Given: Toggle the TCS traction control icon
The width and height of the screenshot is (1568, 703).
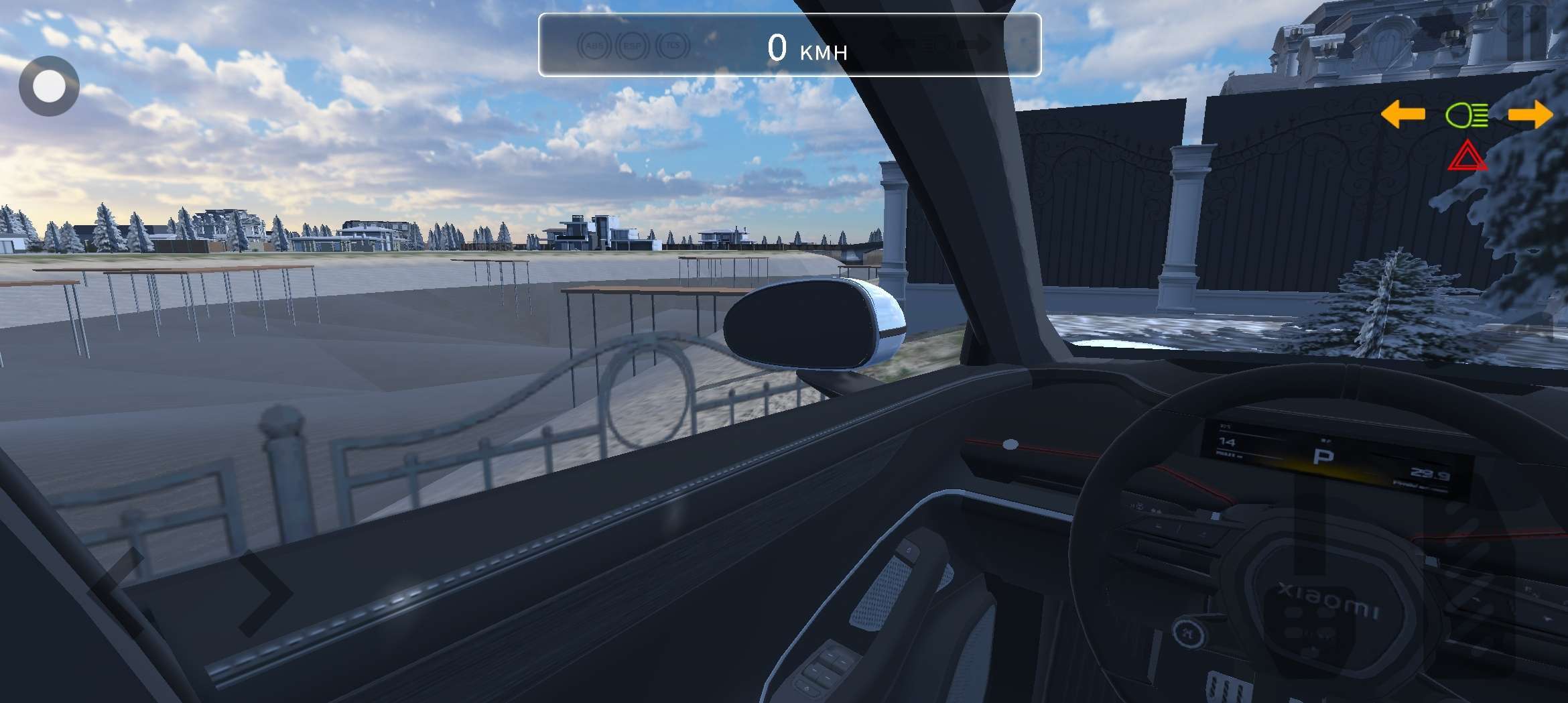Looking at the screenshot, I should [x=673, y=46].
